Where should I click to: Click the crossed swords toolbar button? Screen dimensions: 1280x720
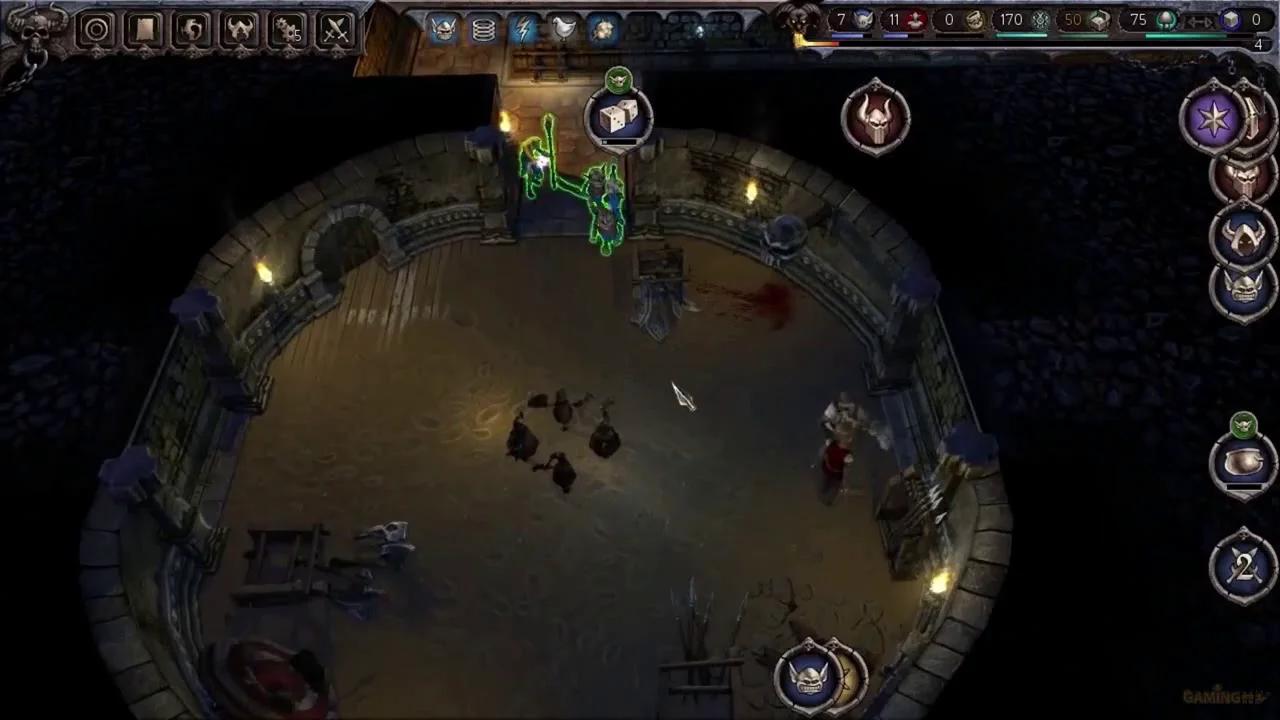pyautogui.click(x=336, y=30)
